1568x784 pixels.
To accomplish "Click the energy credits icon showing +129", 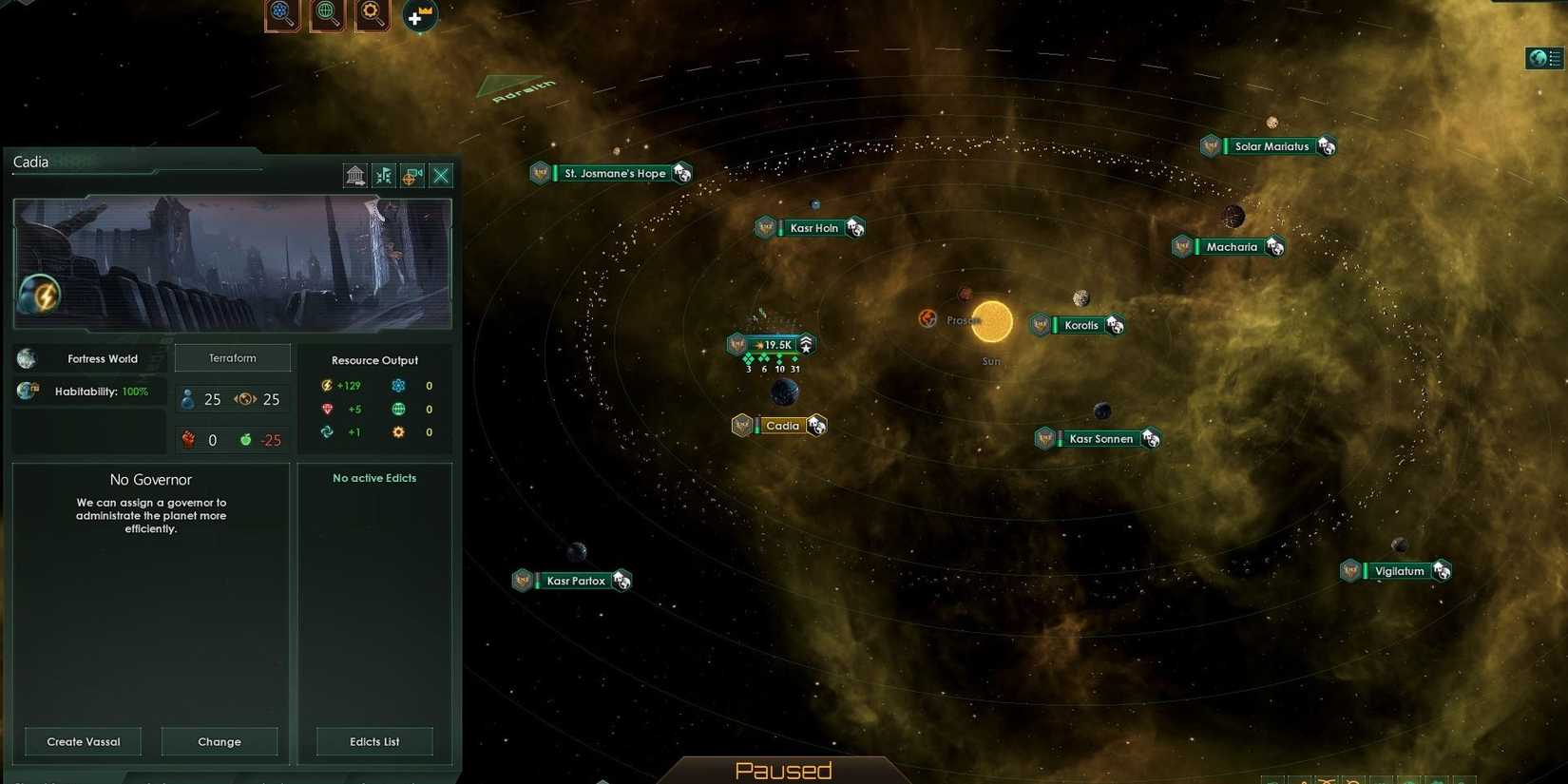I will coord(325,386).
